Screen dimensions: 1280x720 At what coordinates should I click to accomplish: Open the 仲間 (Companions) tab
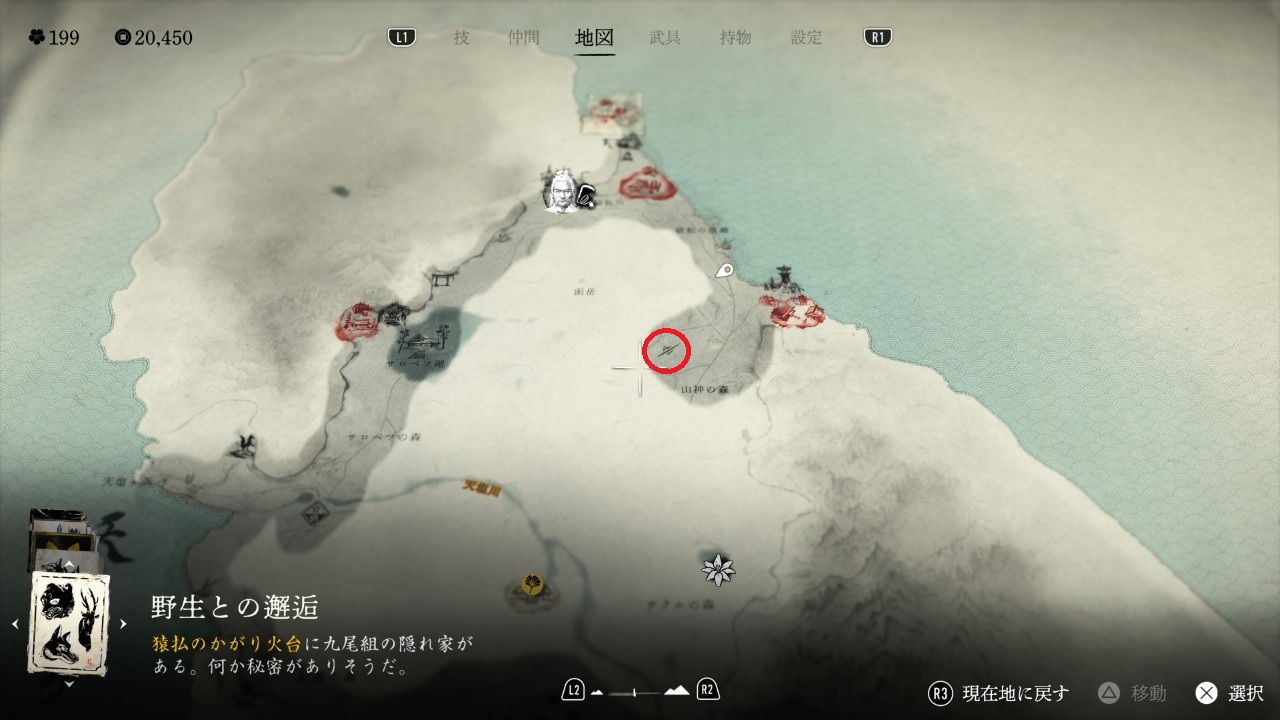tap(523, 38)
